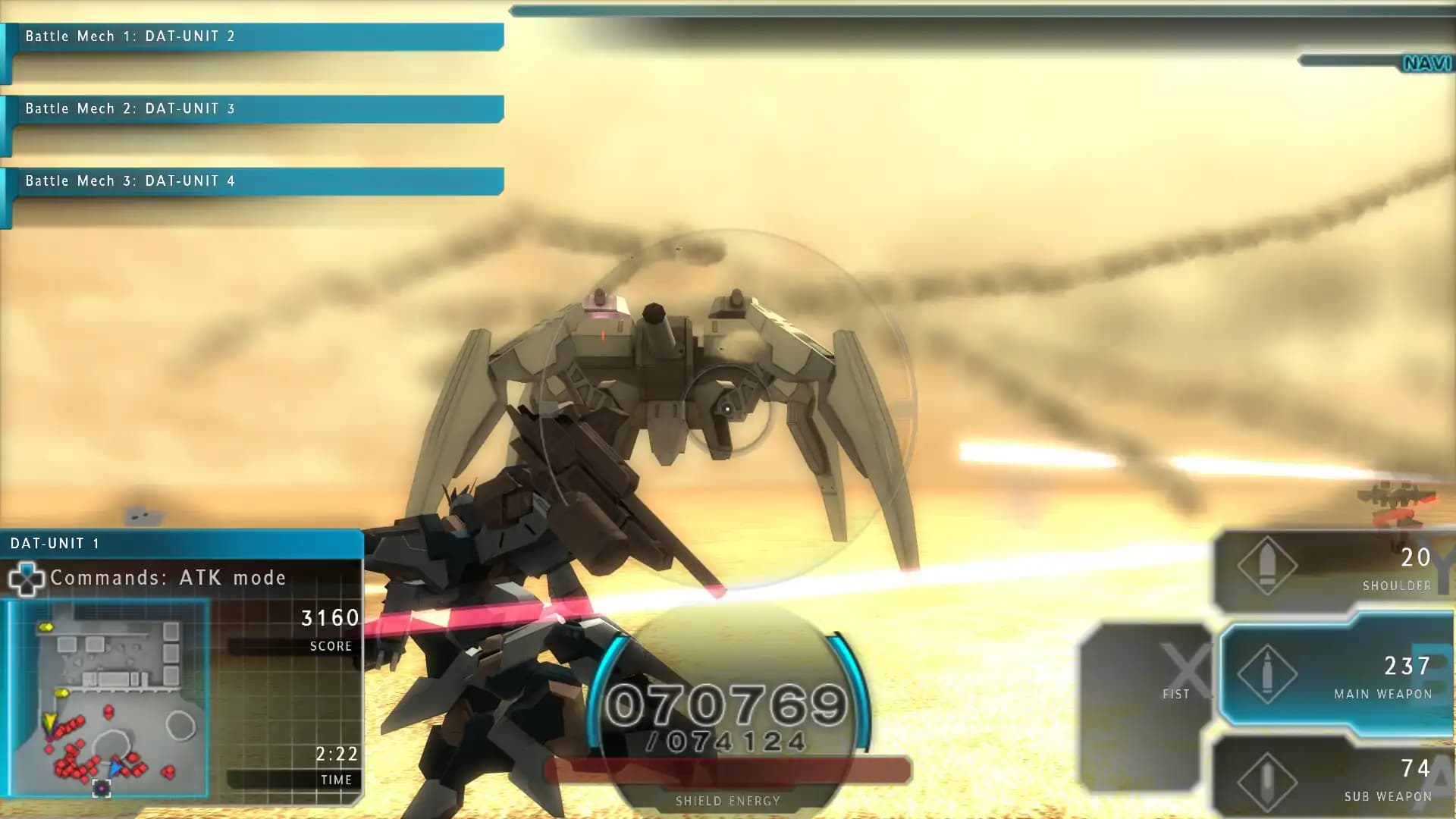Toggle Commands to ATK mode

point(167,578)
